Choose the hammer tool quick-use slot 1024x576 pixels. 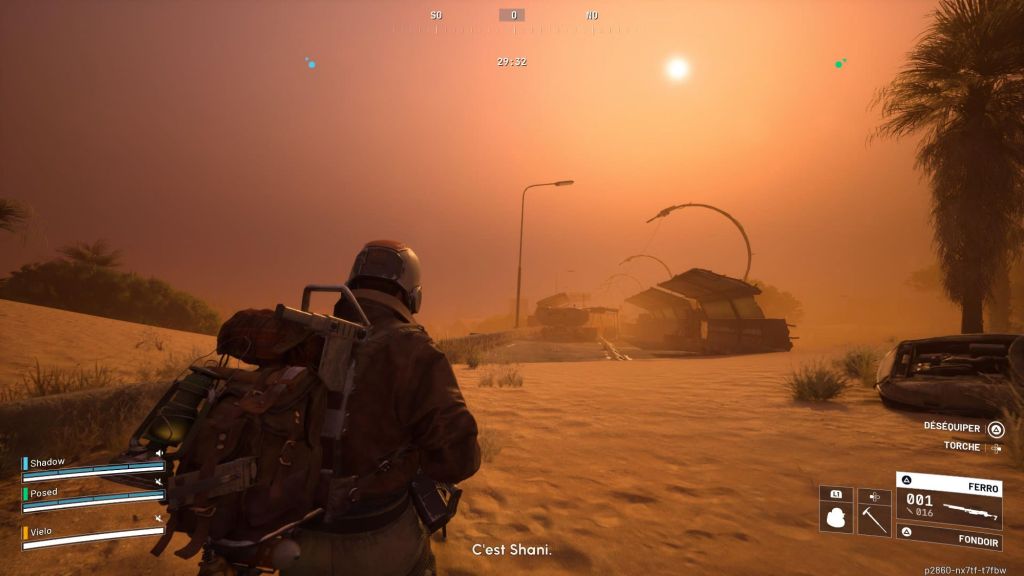pyautogui.click(x=874, y=518)
